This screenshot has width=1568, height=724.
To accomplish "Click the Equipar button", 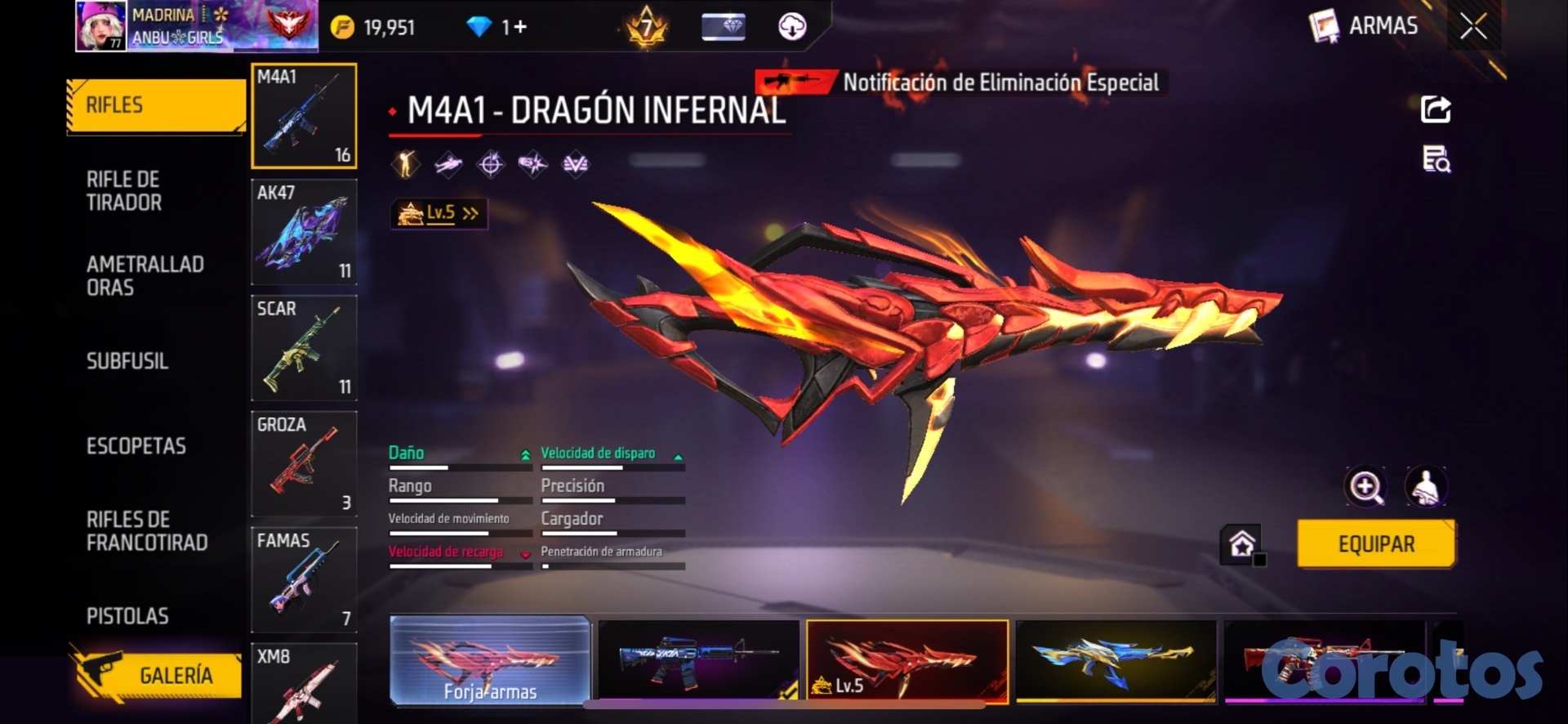I will coord(1376,544).
